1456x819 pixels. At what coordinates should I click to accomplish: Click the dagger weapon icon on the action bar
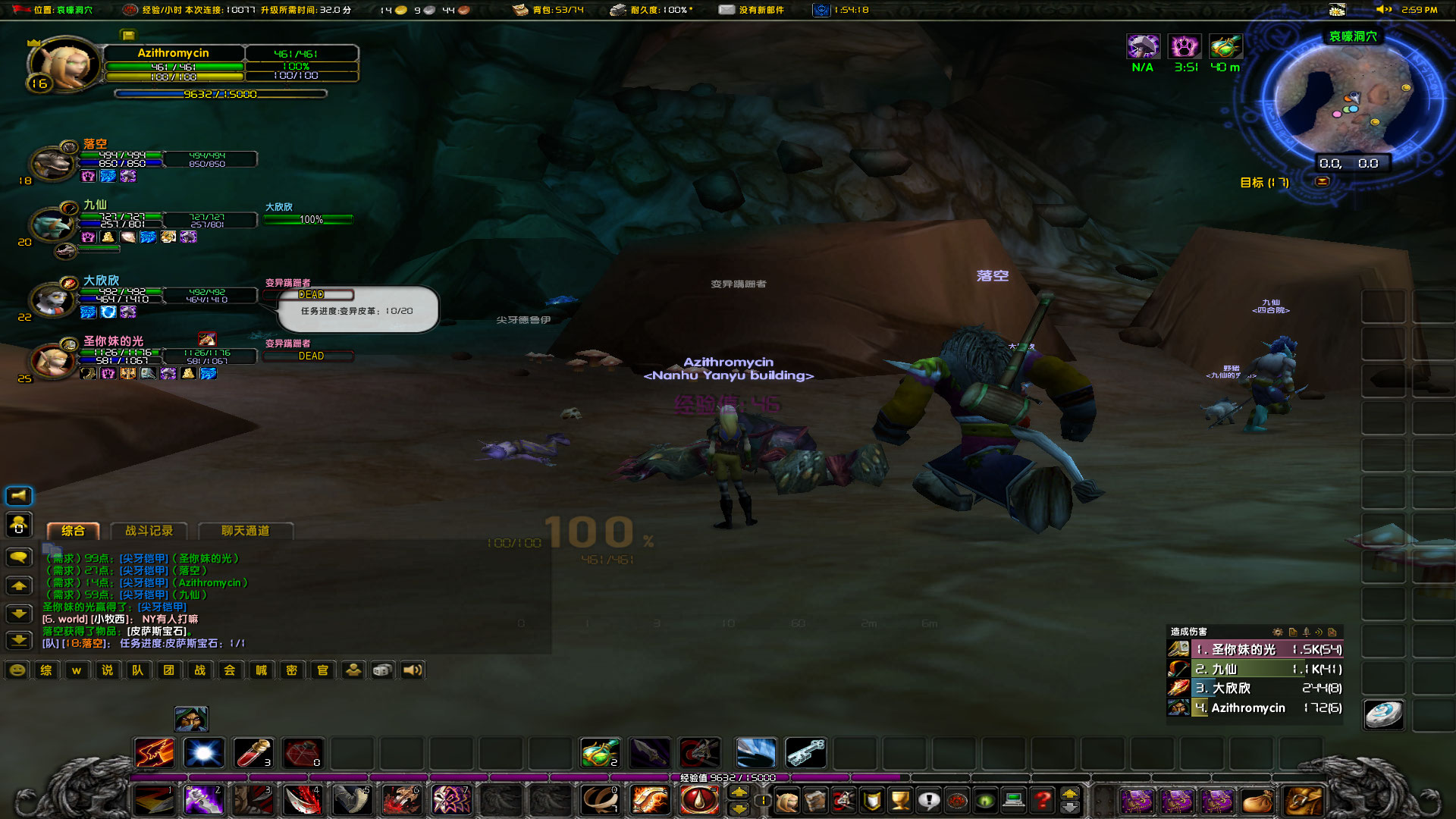click(649, 752)
